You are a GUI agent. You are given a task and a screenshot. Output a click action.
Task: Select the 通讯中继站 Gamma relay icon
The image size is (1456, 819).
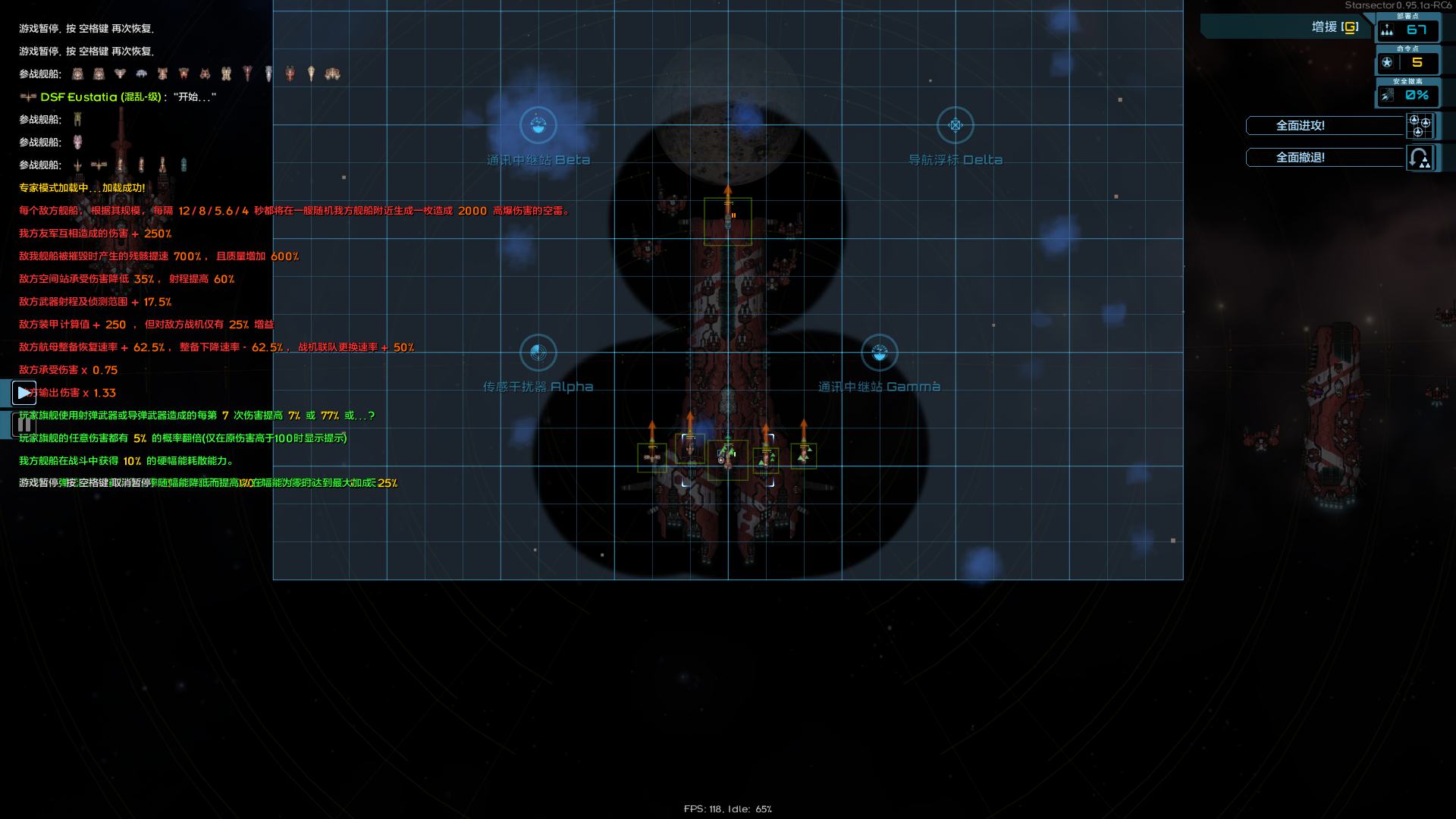879,353
